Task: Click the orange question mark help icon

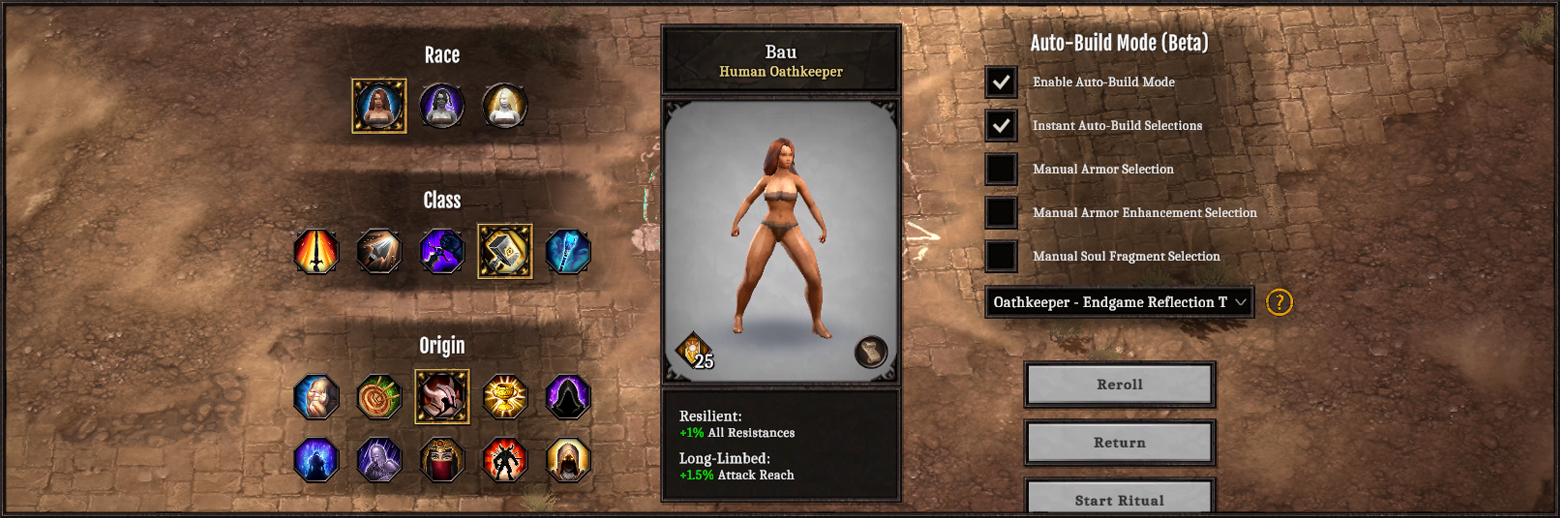Action: [1279, 302]
